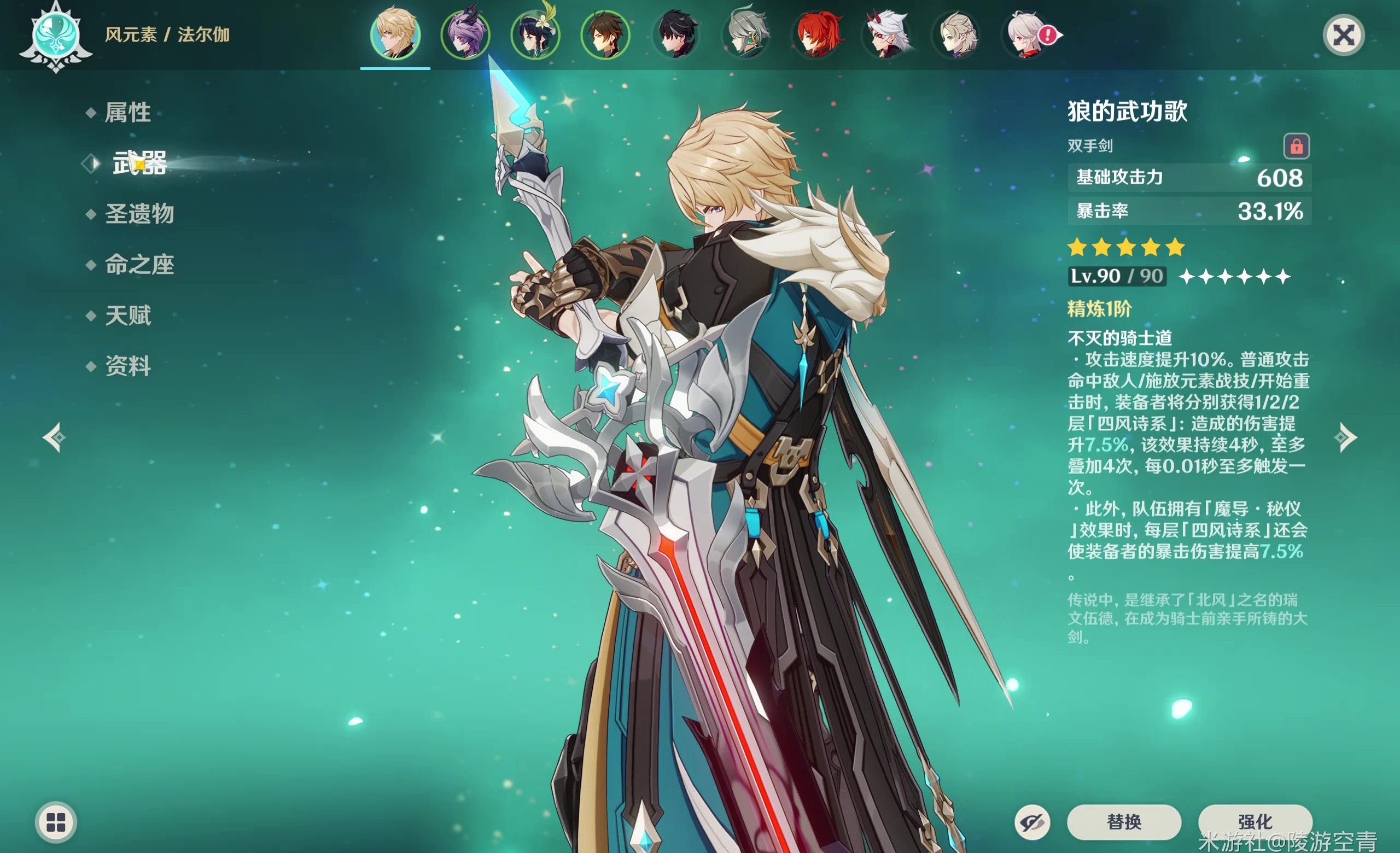1400x853 pixels.
Task: Toggle the weapon lock icon
Action: coord(1297,146)
